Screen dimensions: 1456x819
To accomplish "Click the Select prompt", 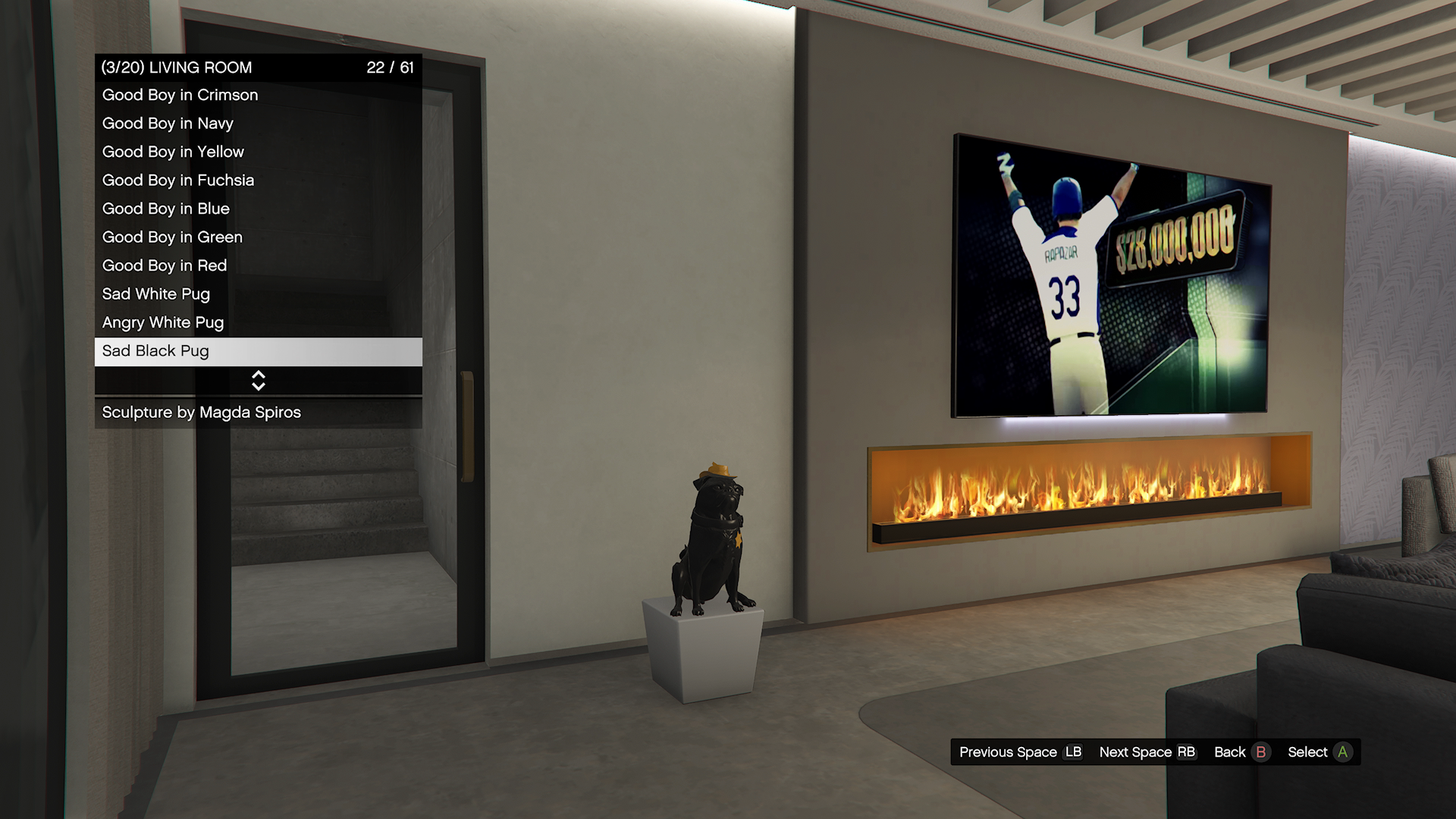I will 1319,752.
